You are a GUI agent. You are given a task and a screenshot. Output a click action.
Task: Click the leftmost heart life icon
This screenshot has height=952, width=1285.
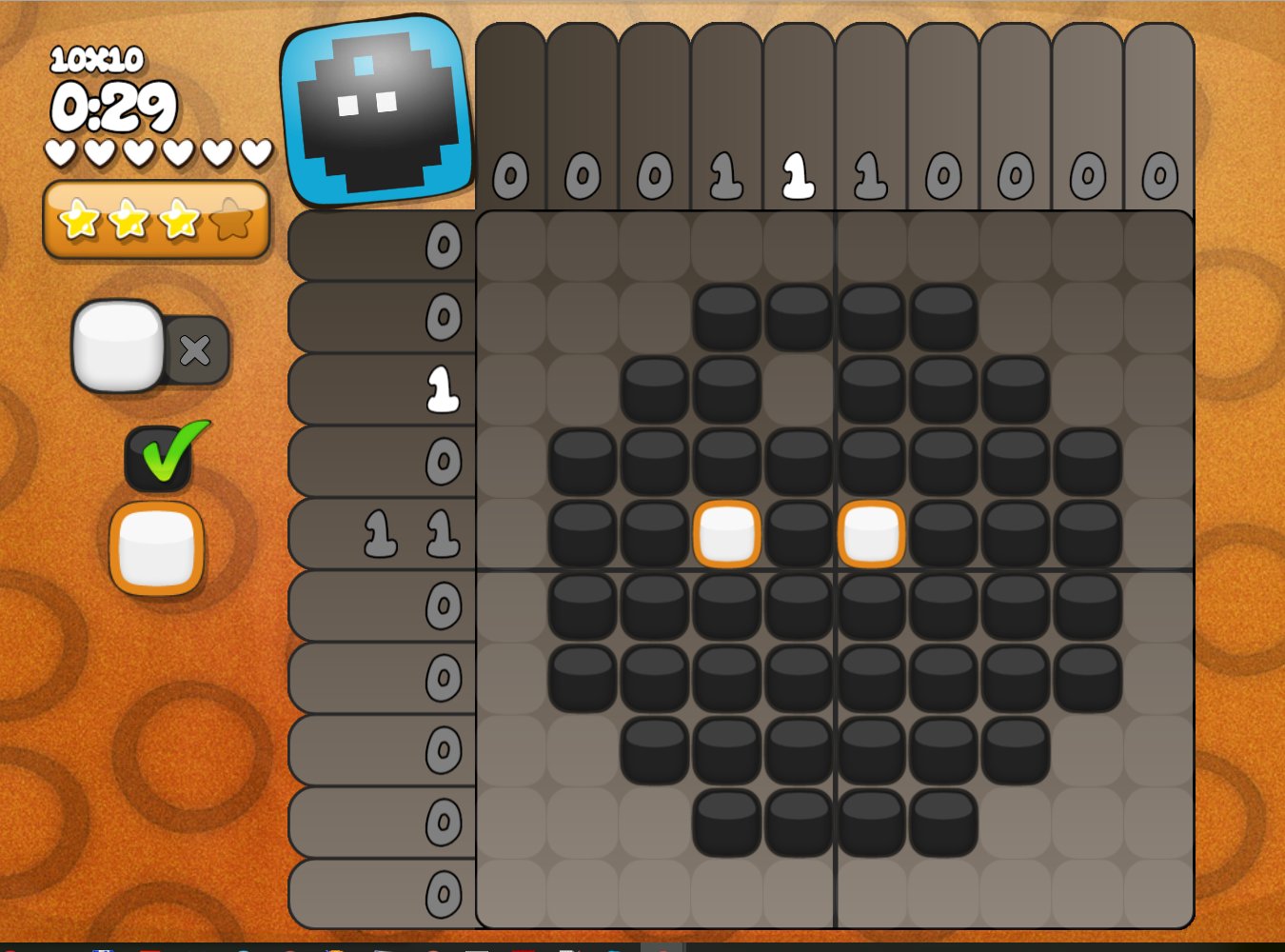pyautogui.click(x=59, y=150)
